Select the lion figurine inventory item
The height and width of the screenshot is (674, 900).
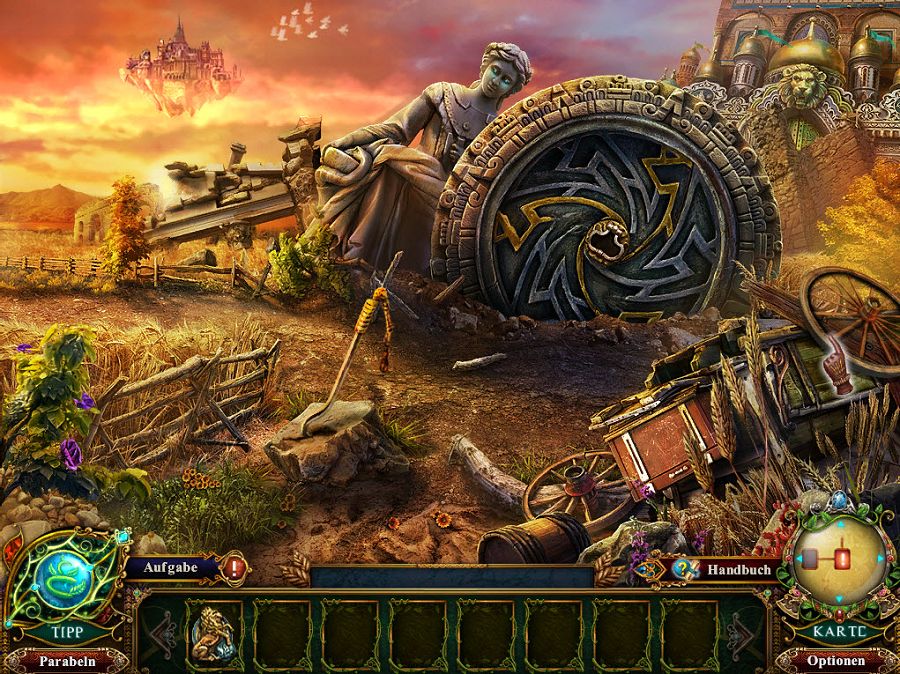coord(214,632)
